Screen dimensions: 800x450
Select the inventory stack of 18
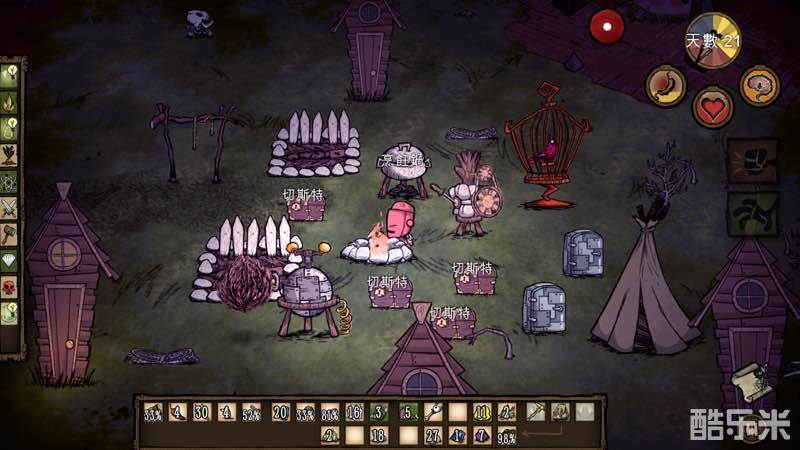(x=379, y=435)
